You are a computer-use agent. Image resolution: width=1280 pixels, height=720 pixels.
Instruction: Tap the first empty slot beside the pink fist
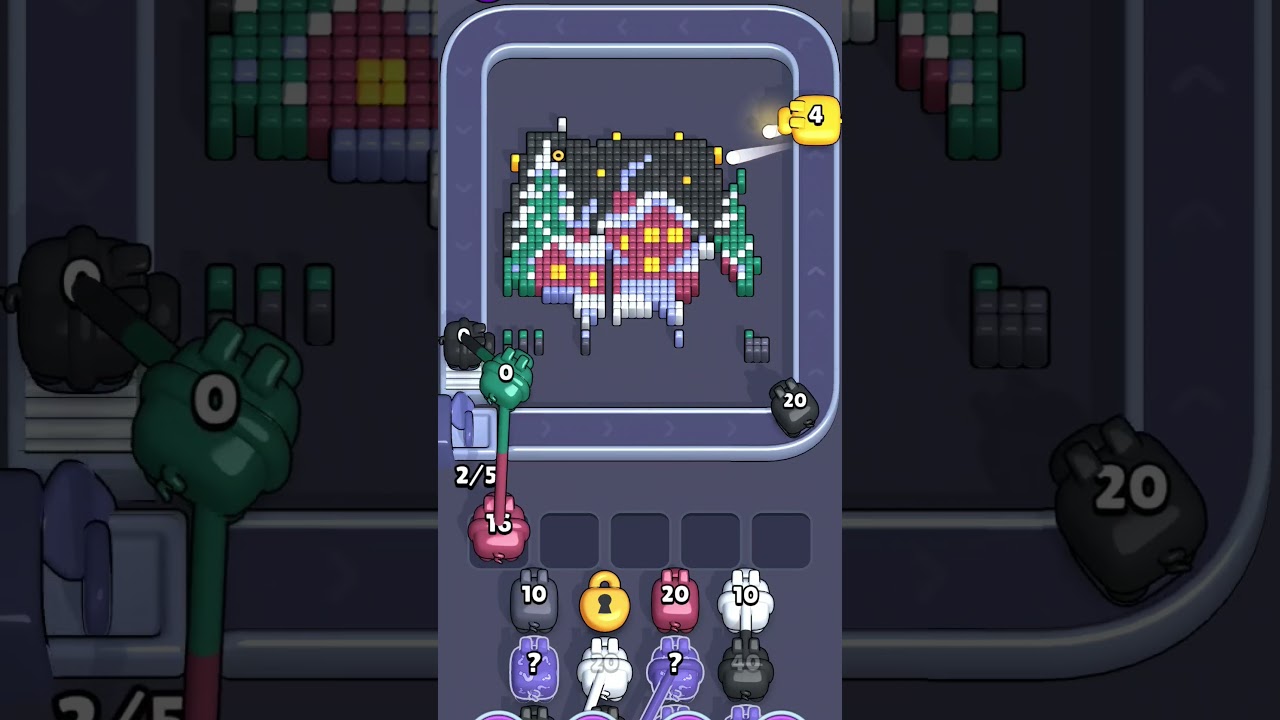570,538
